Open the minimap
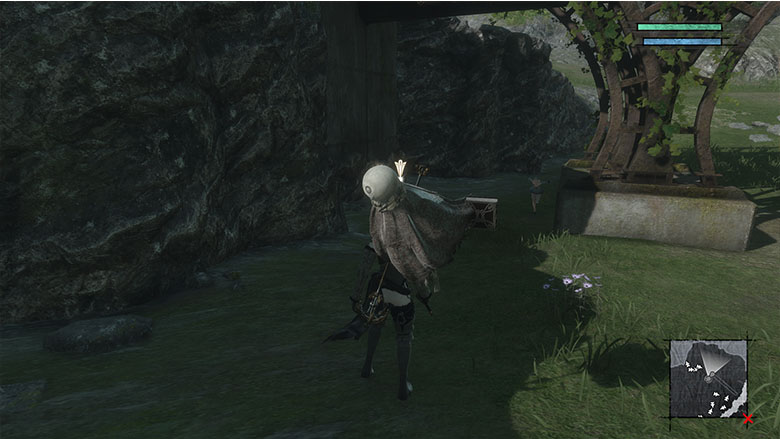 pos(708,379)
